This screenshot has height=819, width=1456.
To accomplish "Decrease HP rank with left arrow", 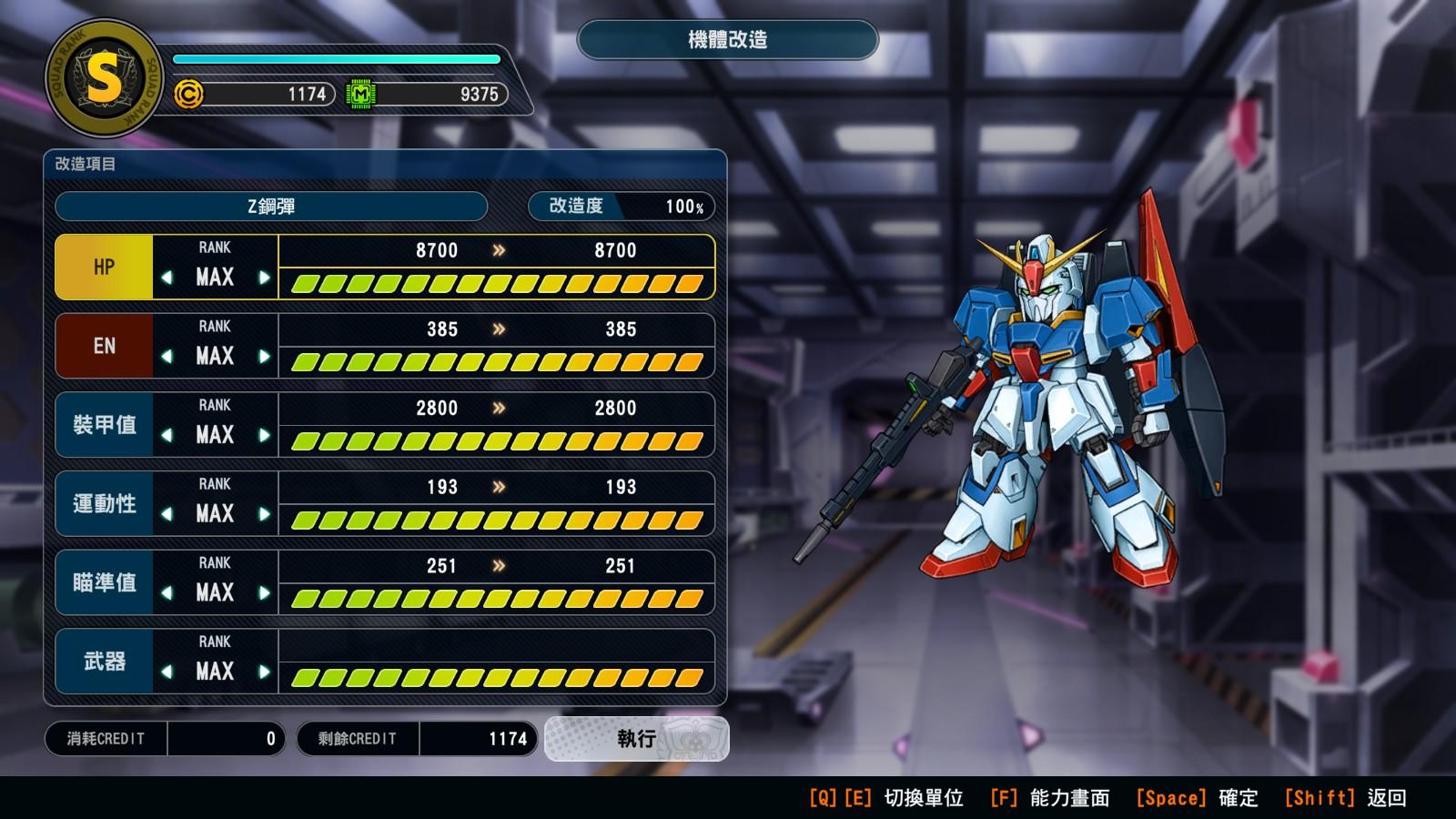I will click(x=167, y=278).
